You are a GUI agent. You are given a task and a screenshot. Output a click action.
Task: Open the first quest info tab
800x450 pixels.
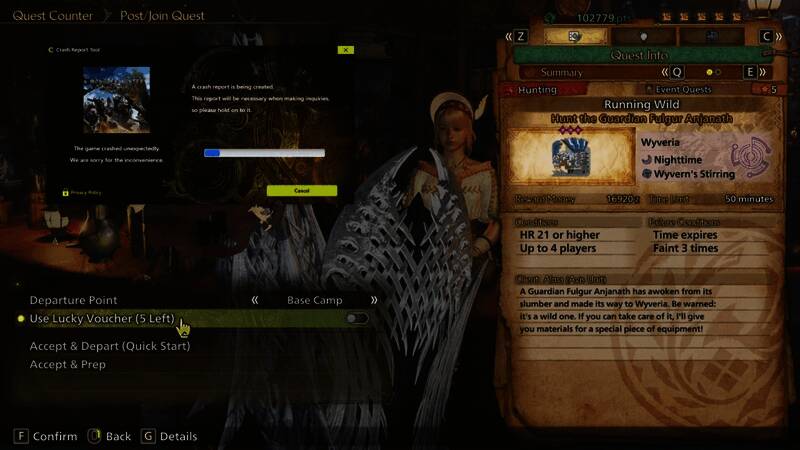point(576,35)
